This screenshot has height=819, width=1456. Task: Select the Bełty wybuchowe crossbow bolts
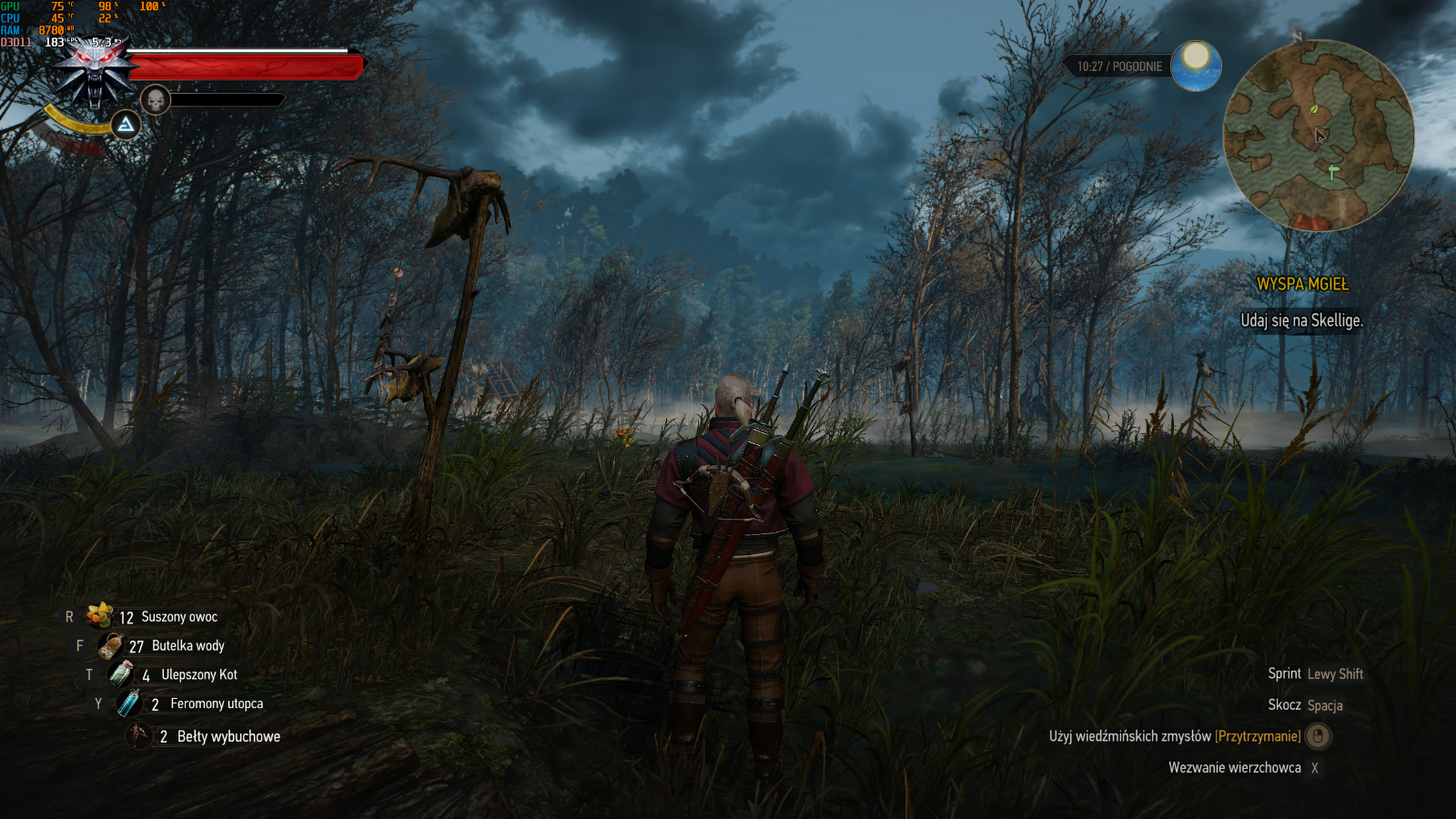click(x=138, y=735)
